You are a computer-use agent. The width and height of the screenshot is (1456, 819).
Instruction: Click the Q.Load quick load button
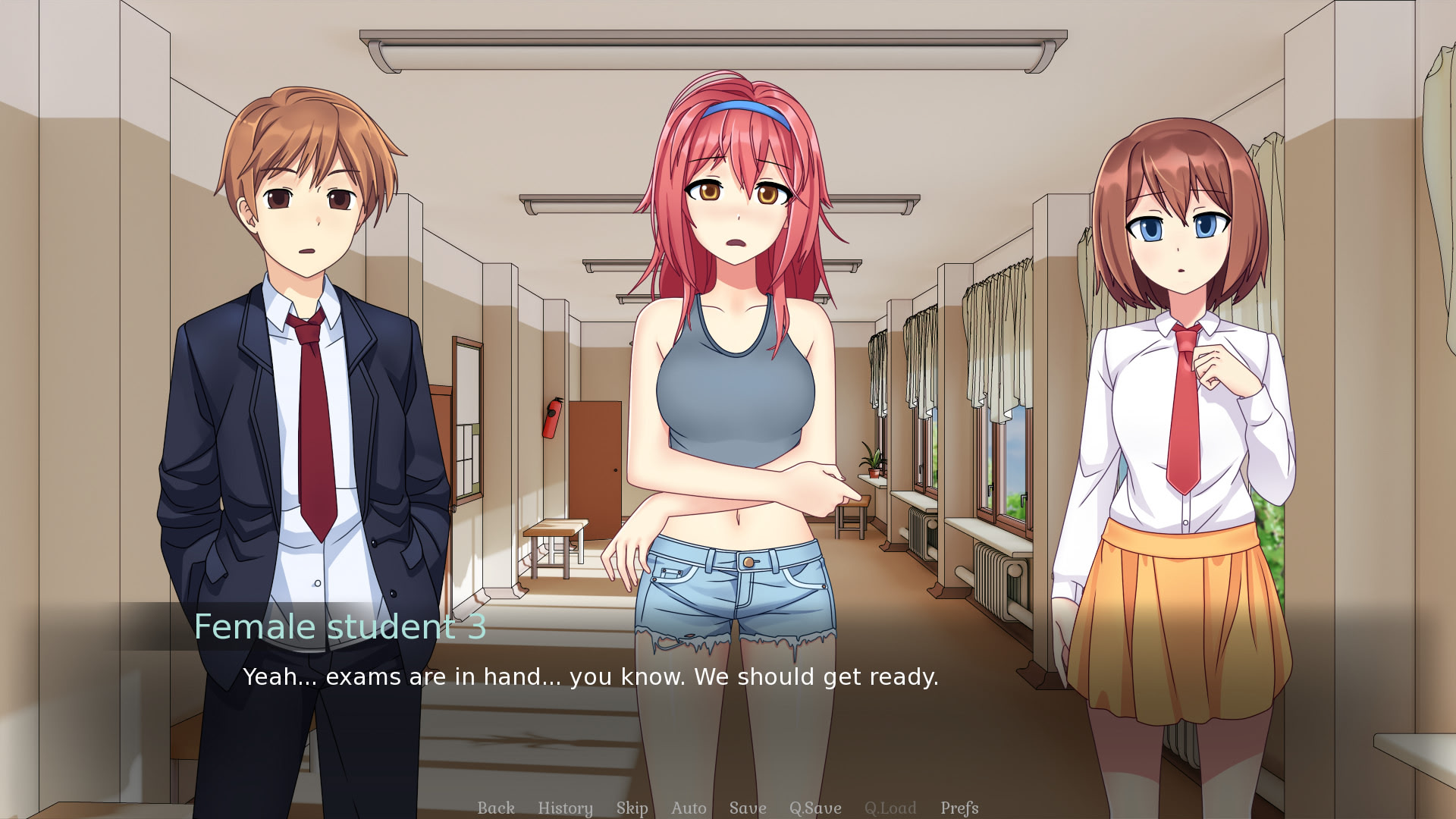click(890, 808)
